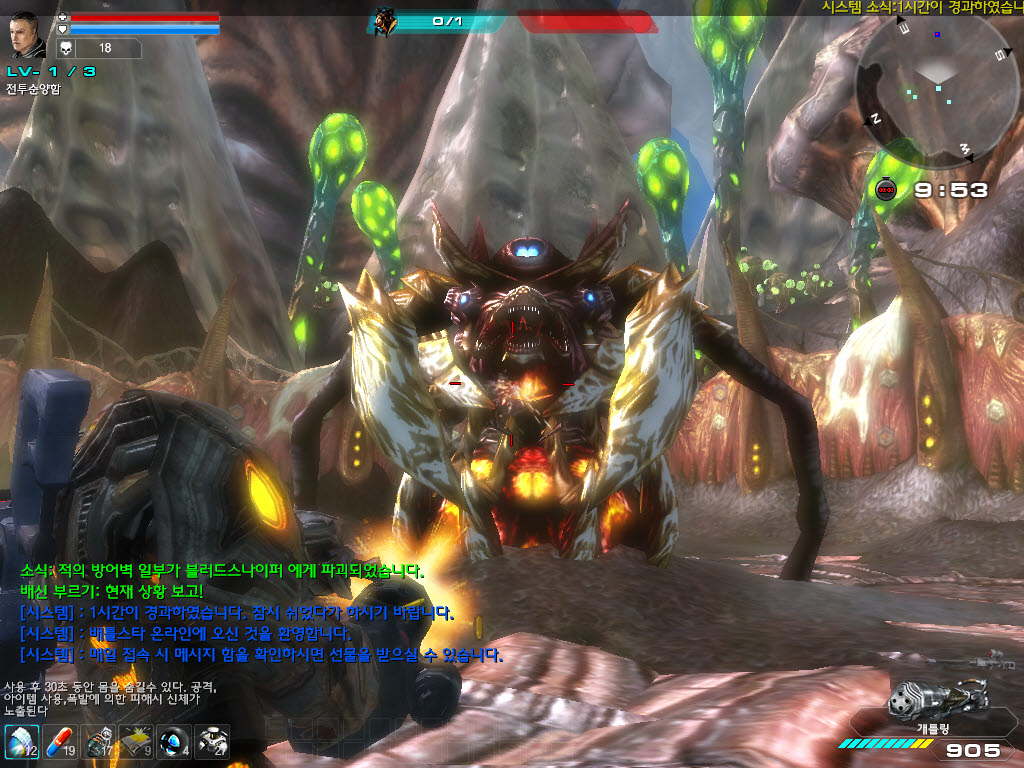Viewport: 1024px width, 768px height.
Task: Use the red and blue capsule item
Action: pos(59,742)
